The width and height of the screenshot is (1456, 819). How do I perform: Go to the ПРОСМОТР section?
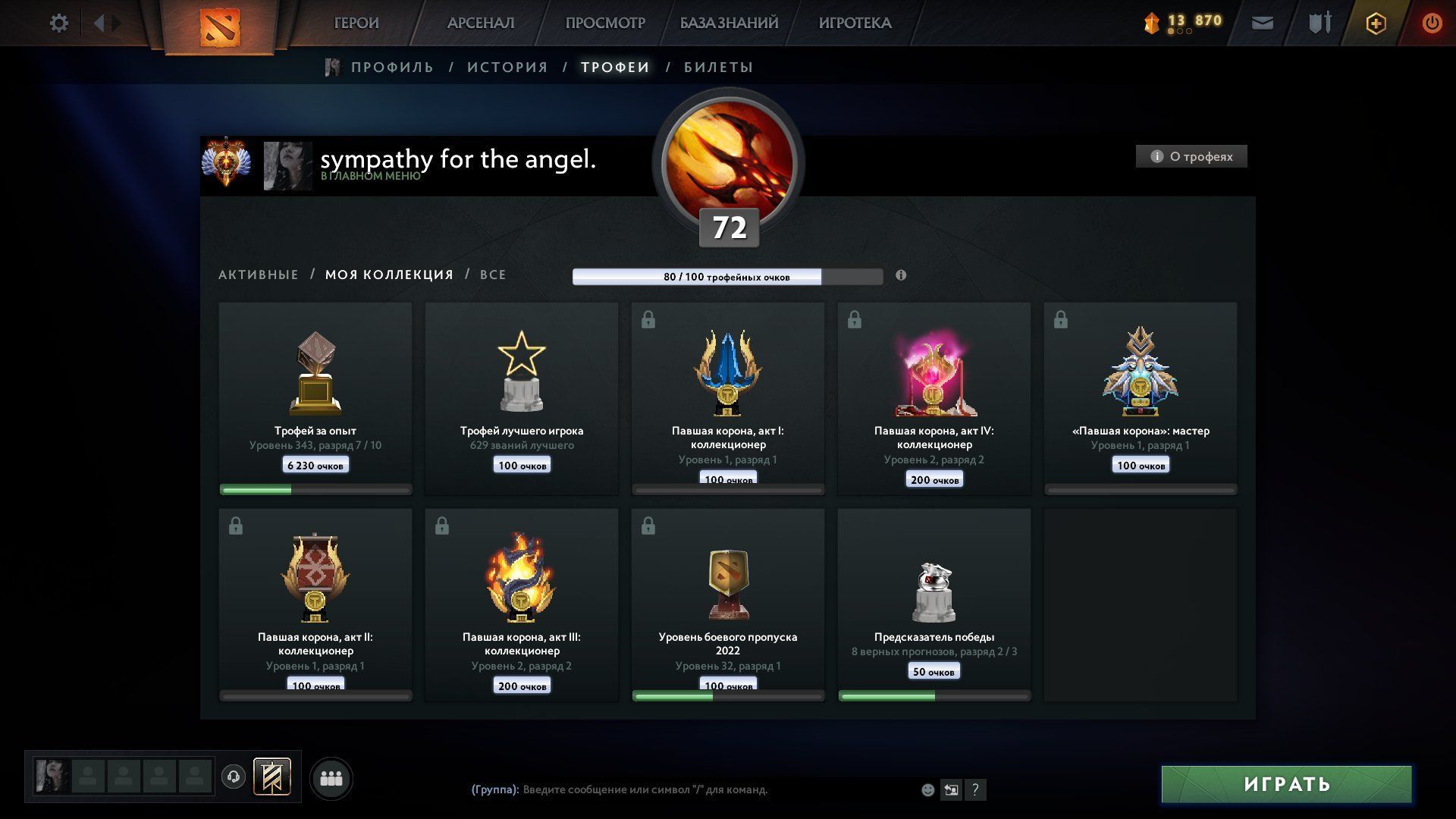point(605,24)
